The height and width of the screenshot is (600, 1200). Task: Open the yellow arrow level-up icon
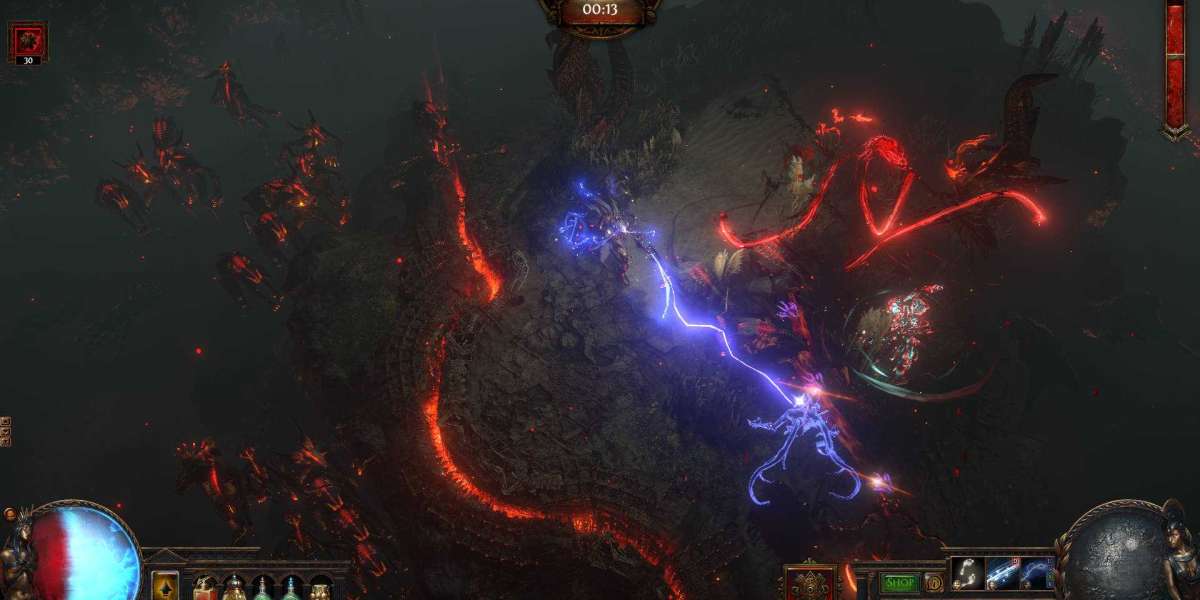165,585
